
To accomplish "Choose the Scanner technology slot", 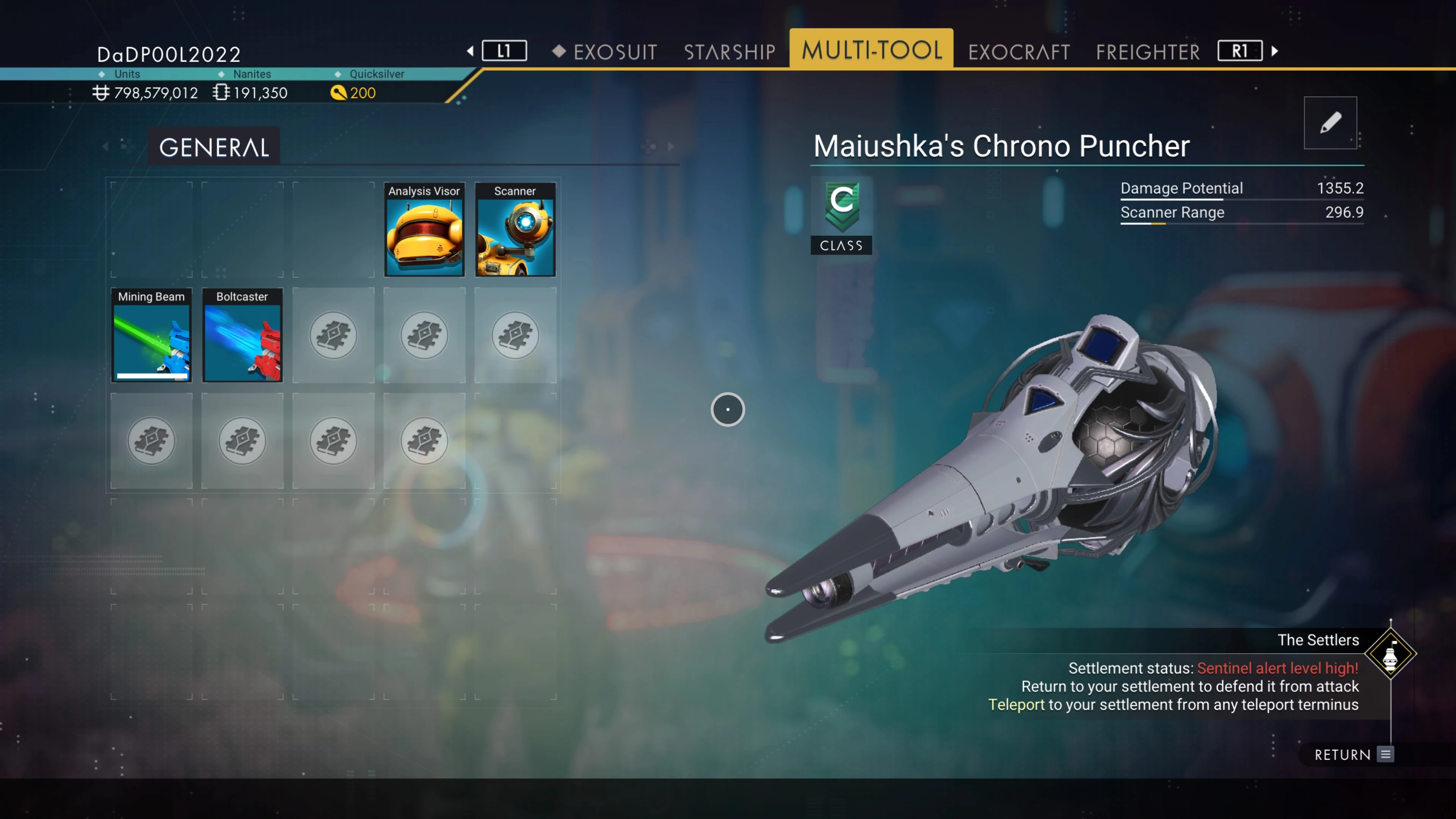I will [515, 229].
